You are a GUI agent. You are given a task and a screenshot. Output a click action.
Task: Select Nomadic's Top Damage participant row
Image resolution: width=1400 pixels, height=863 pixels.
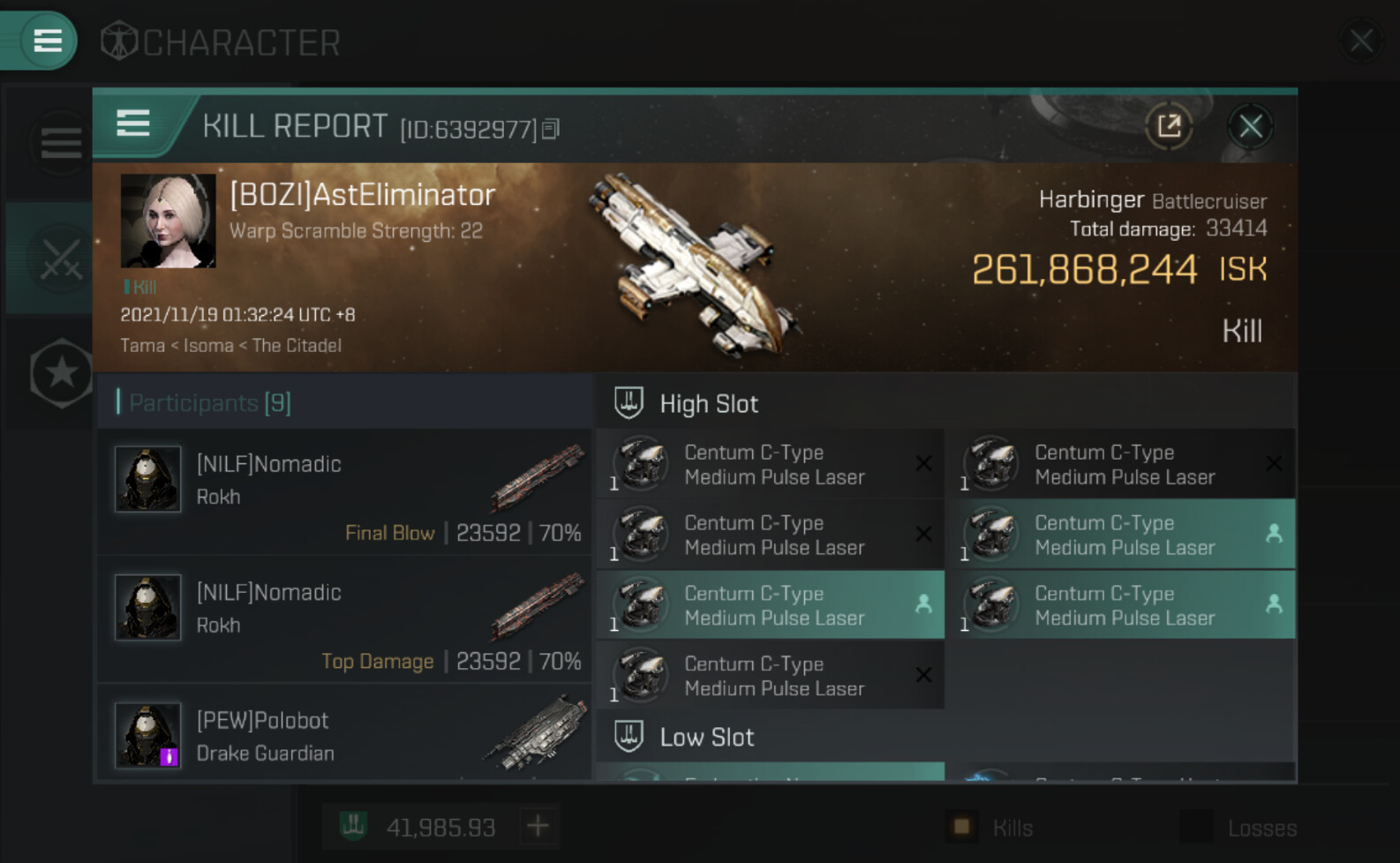tap(344, 620)
